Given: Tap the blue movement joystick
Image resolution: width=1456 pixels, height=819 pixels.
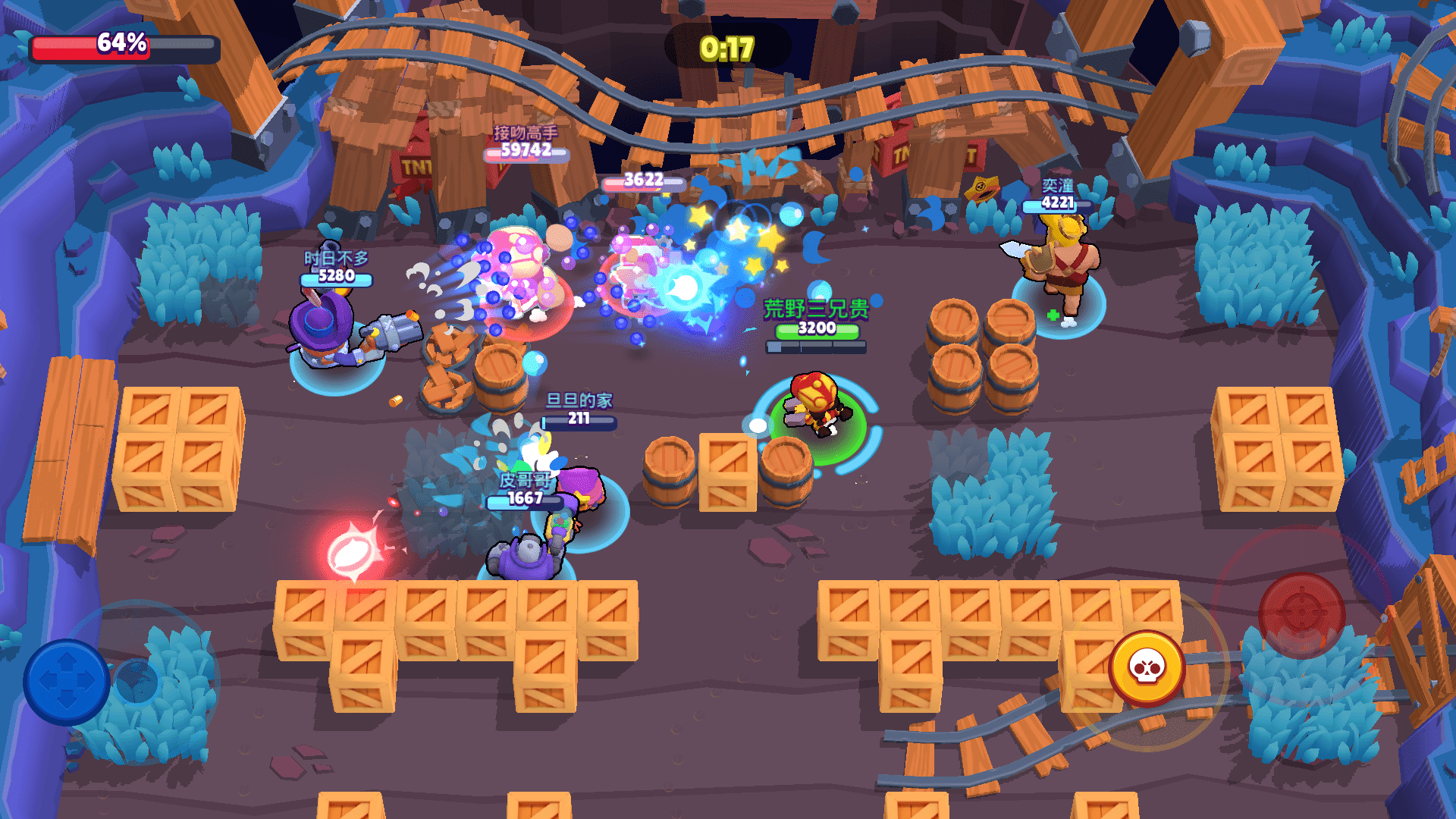Looking at the screenshot, I should click(67, 681).
